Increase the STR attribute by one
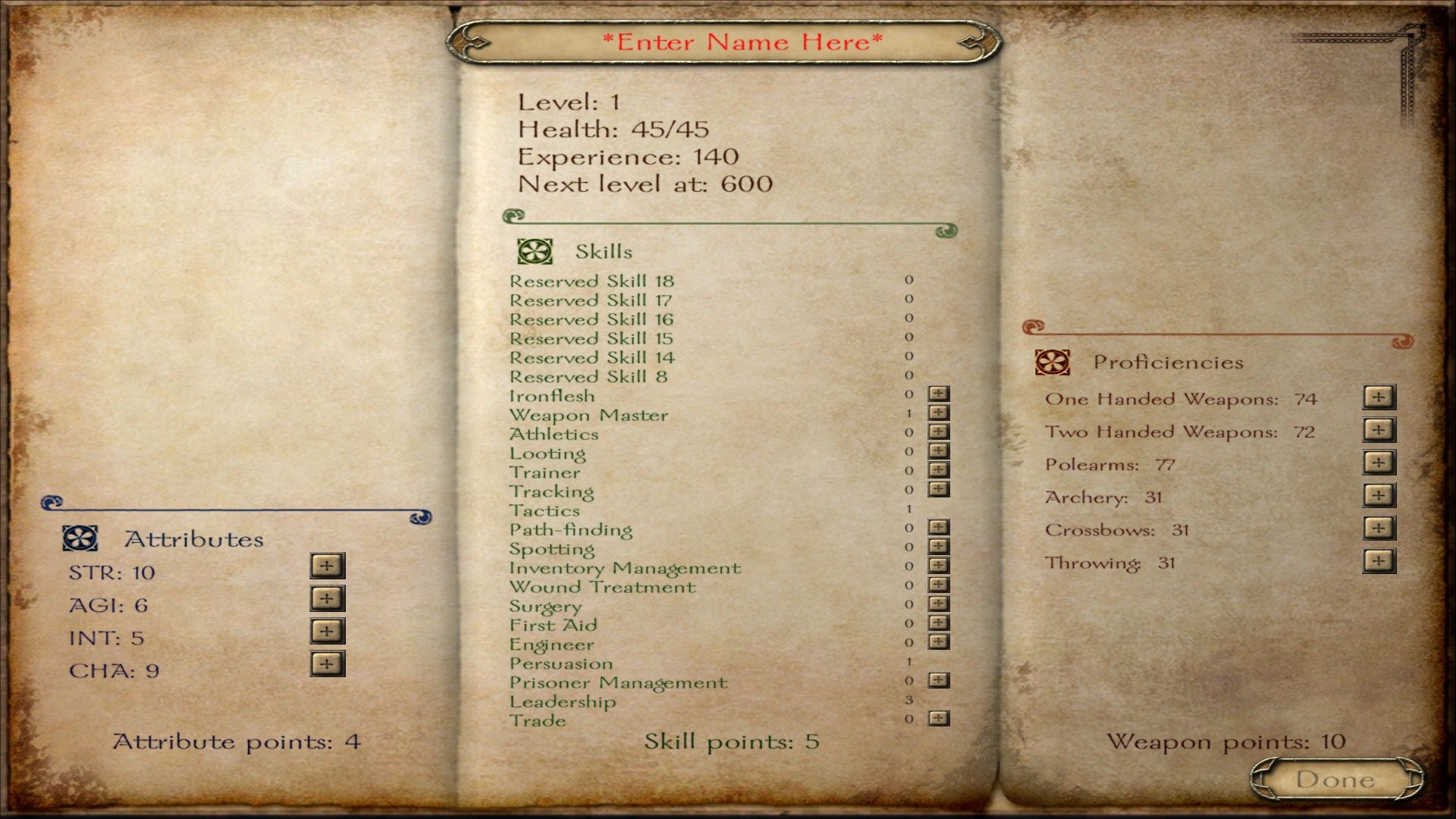 pos(327,566)
